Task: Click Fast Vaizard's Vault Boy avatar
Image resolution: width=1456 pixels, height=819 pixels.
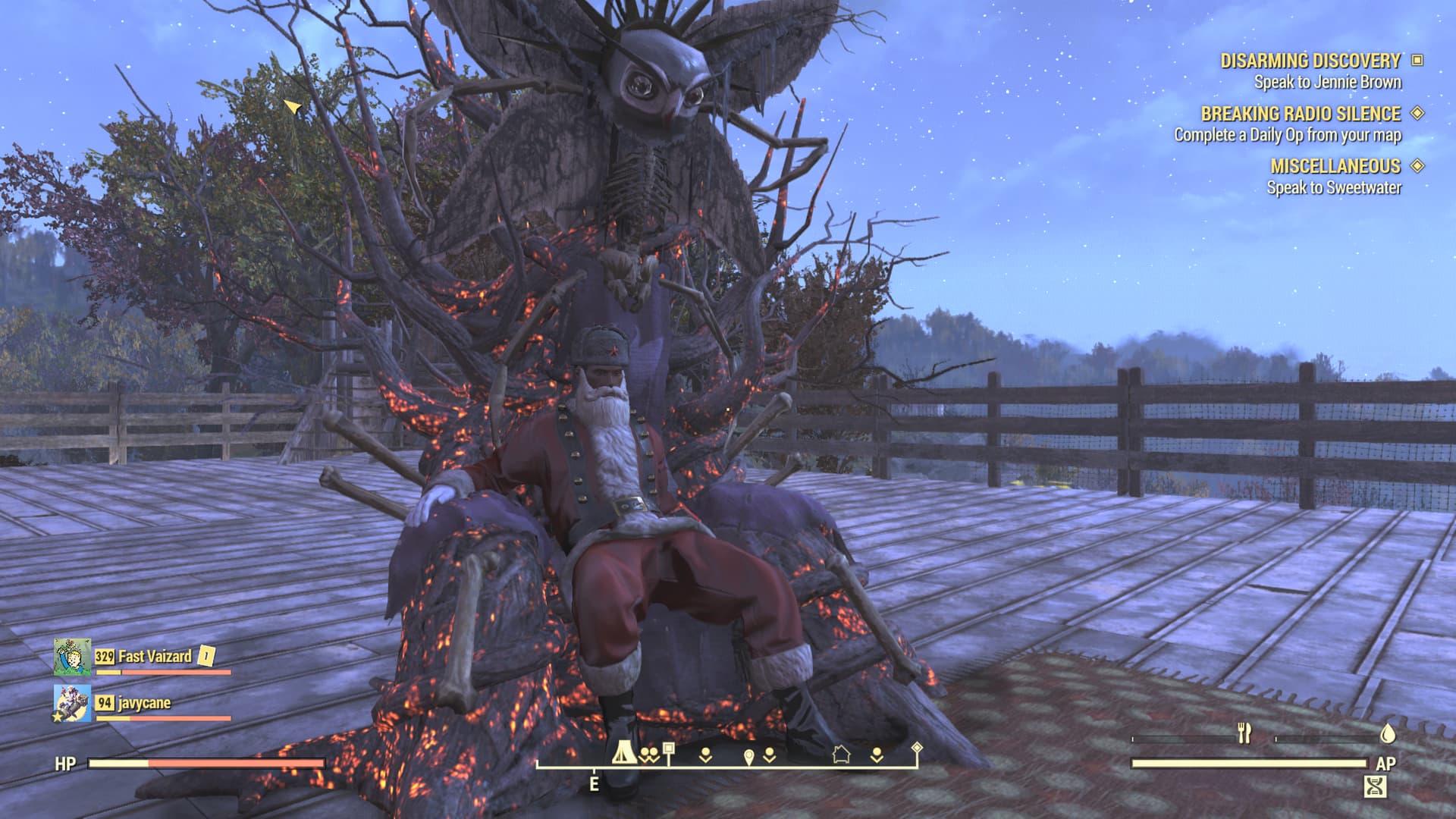Action: tap(72, 657)
